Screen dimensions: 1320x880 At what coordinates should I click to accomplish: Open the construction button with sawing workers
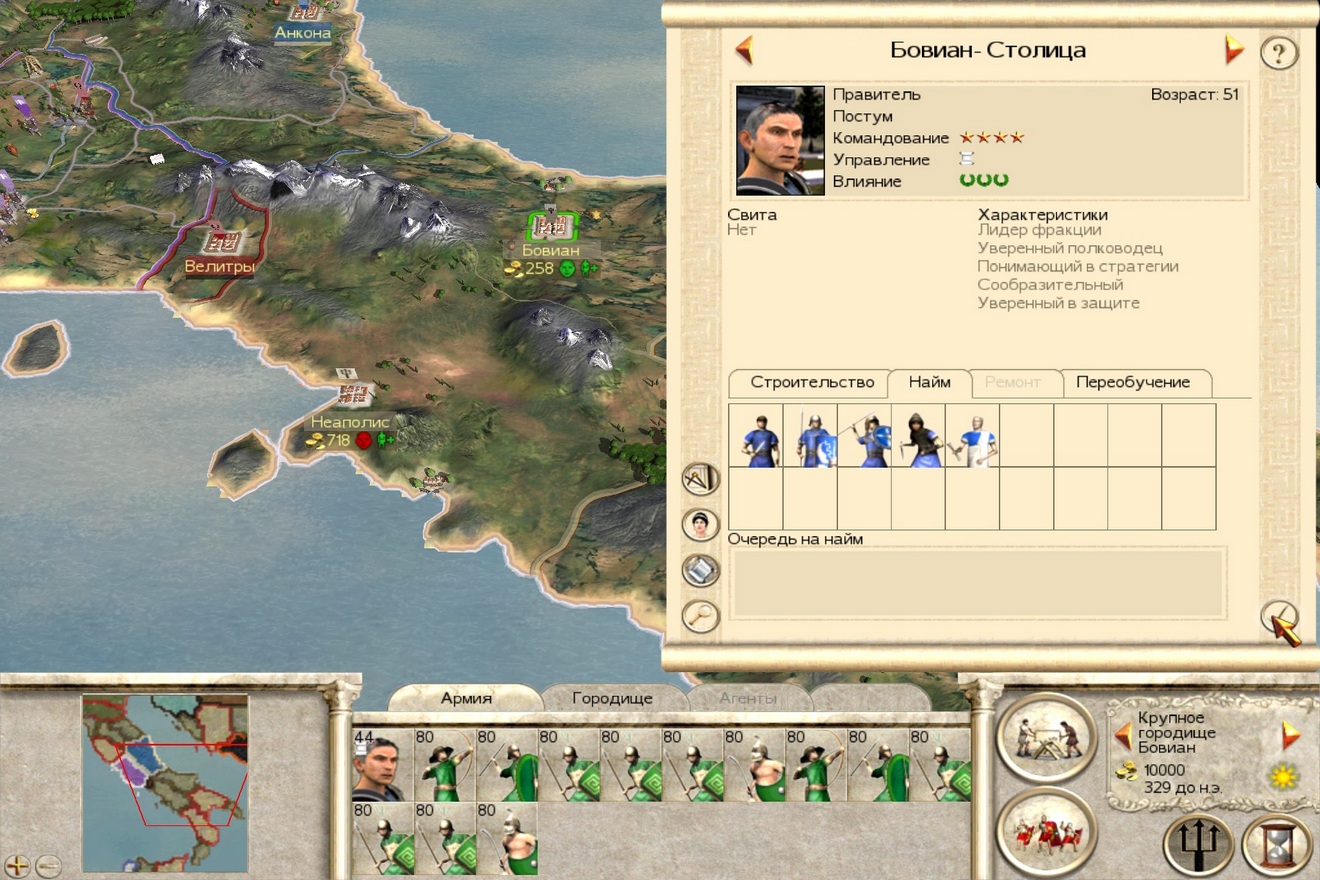click(x=1046, y=737)
